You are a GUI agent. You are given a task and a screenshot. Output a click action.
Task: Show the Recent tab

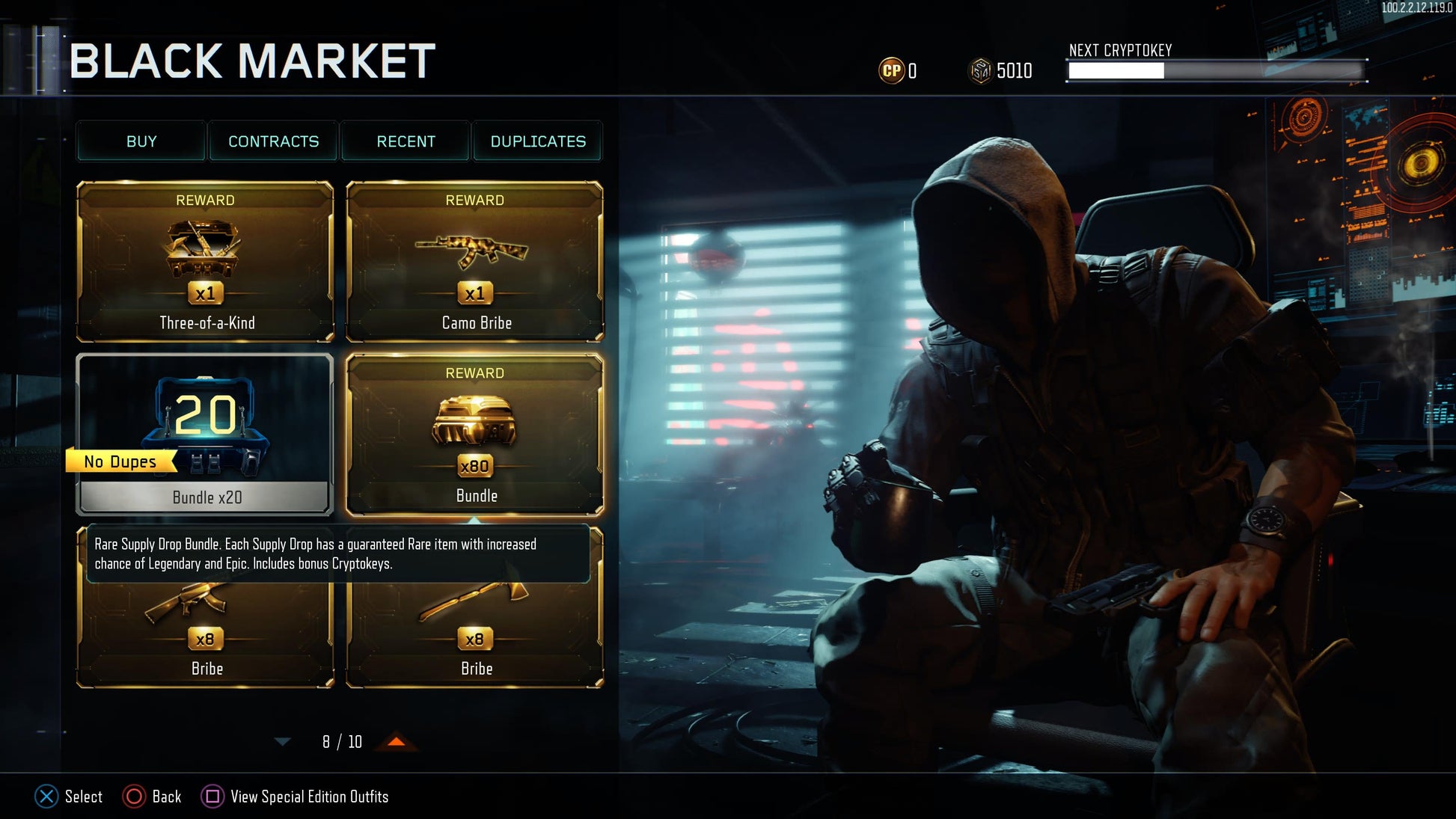coord(406,141)
